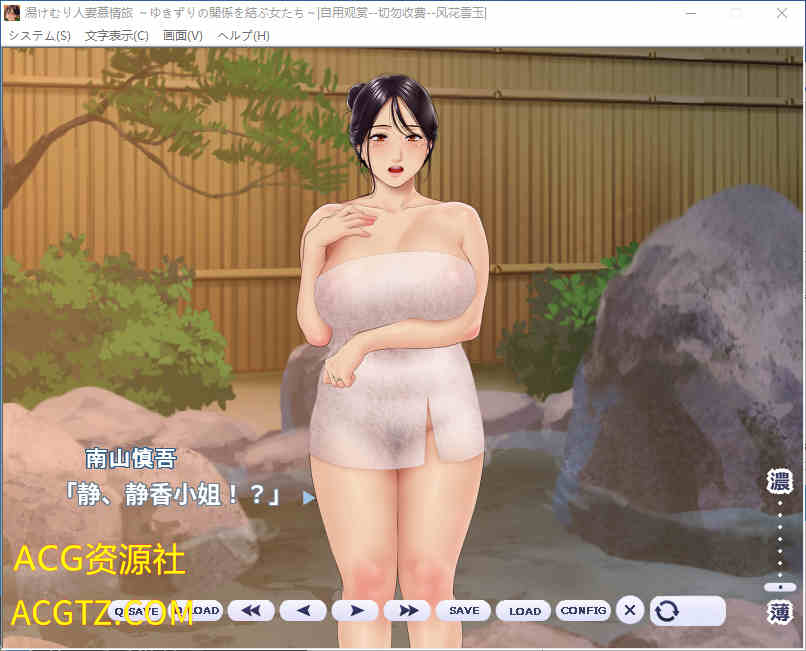Open the 文字表示(C) menu
Viewport: 806px width, 651px height.
pos(116,35)
